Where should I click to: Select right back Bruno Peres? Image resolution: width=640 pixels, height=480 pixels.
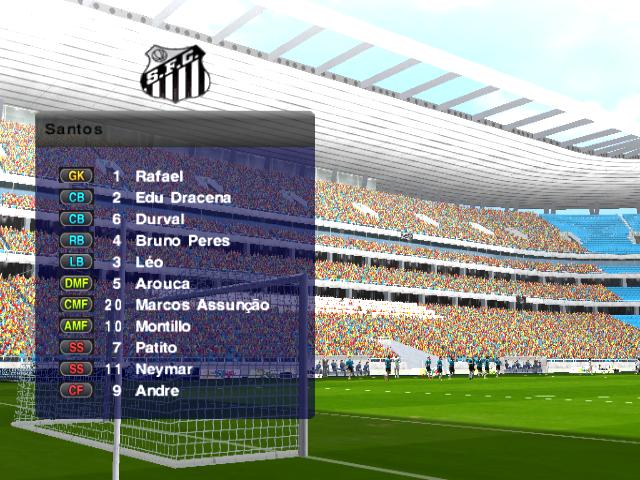[x=182, y=241]
